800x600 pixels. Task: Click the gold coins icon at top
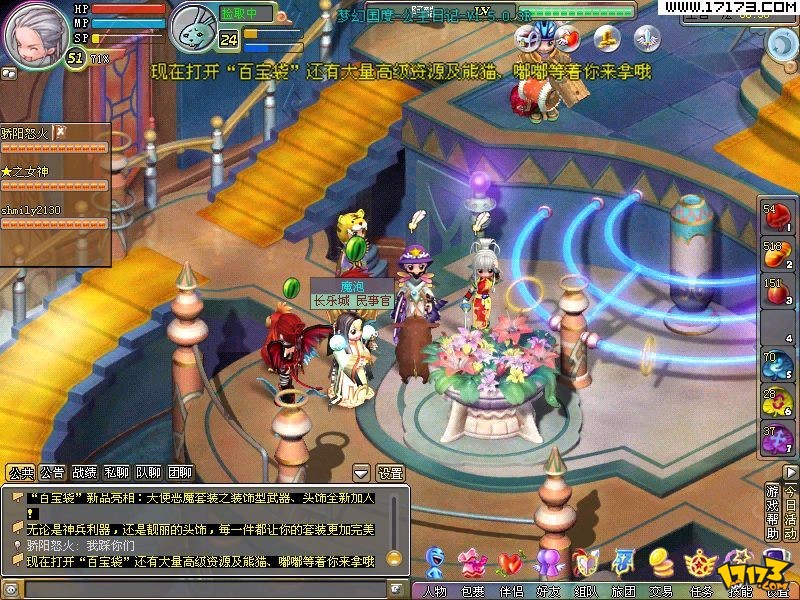click(x=606, y=39)
